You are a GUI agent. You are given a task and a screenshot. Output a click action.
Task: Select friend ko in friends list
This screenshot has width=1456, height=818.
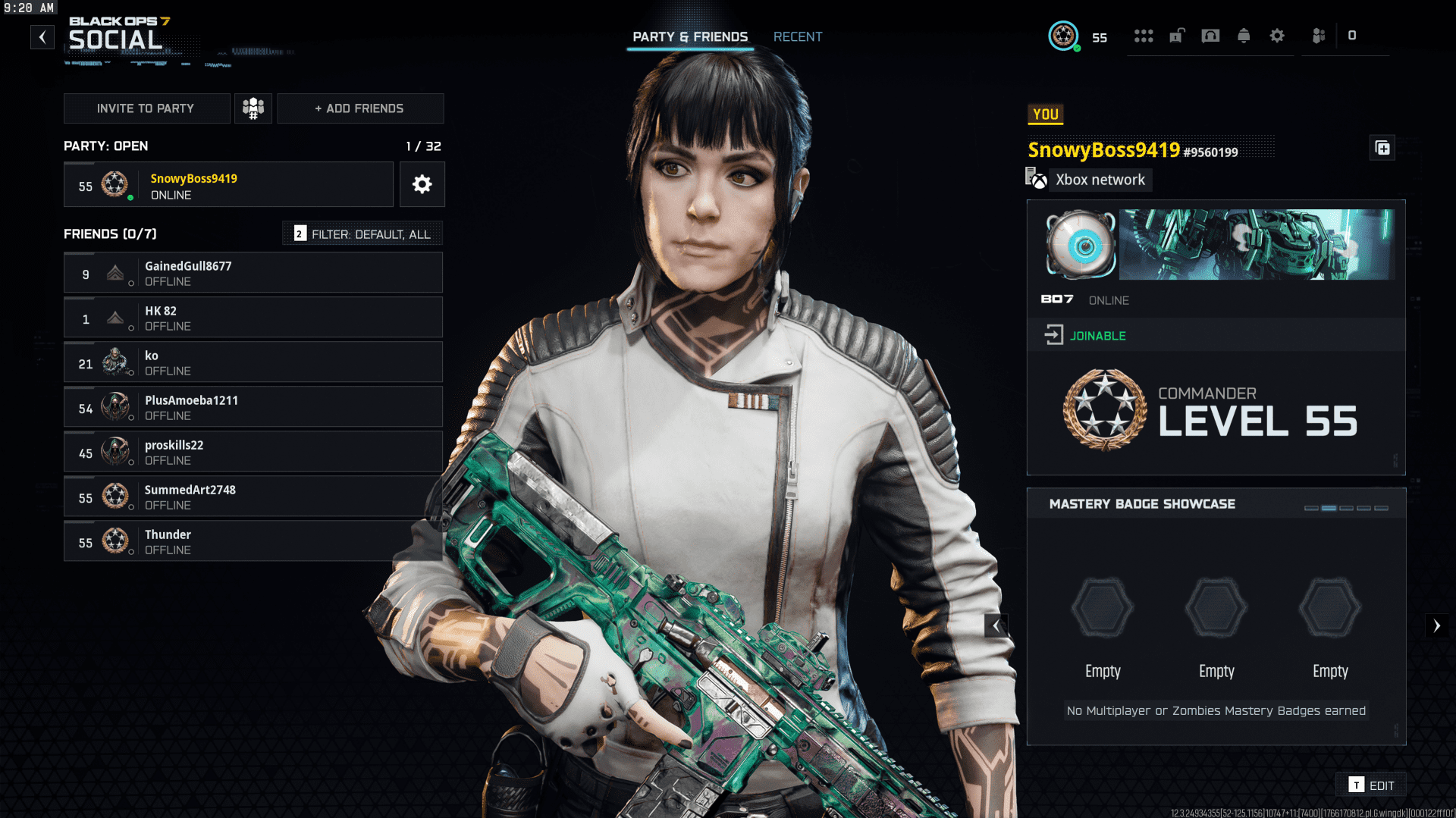(253, 362)
